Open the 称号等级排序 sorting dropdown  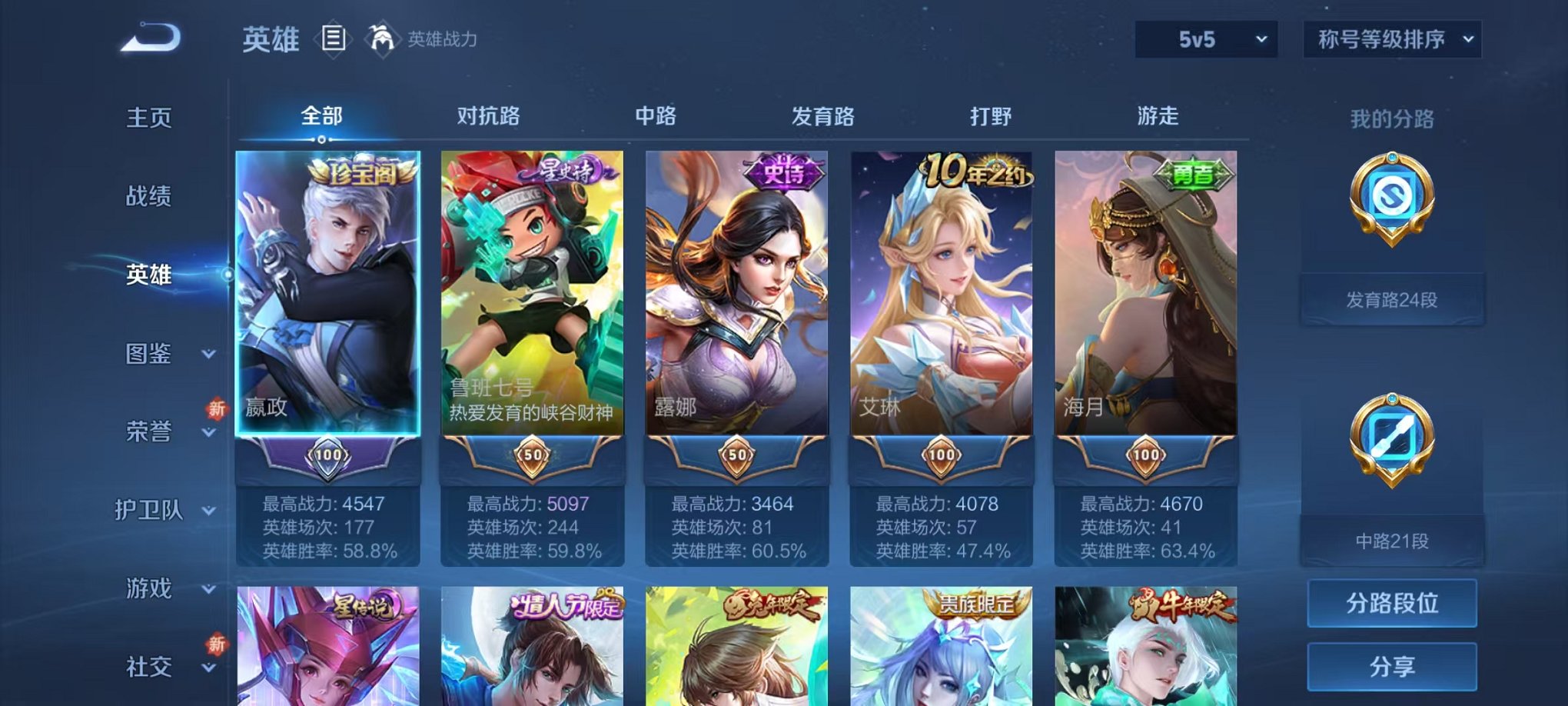[x=1391, y=38]
